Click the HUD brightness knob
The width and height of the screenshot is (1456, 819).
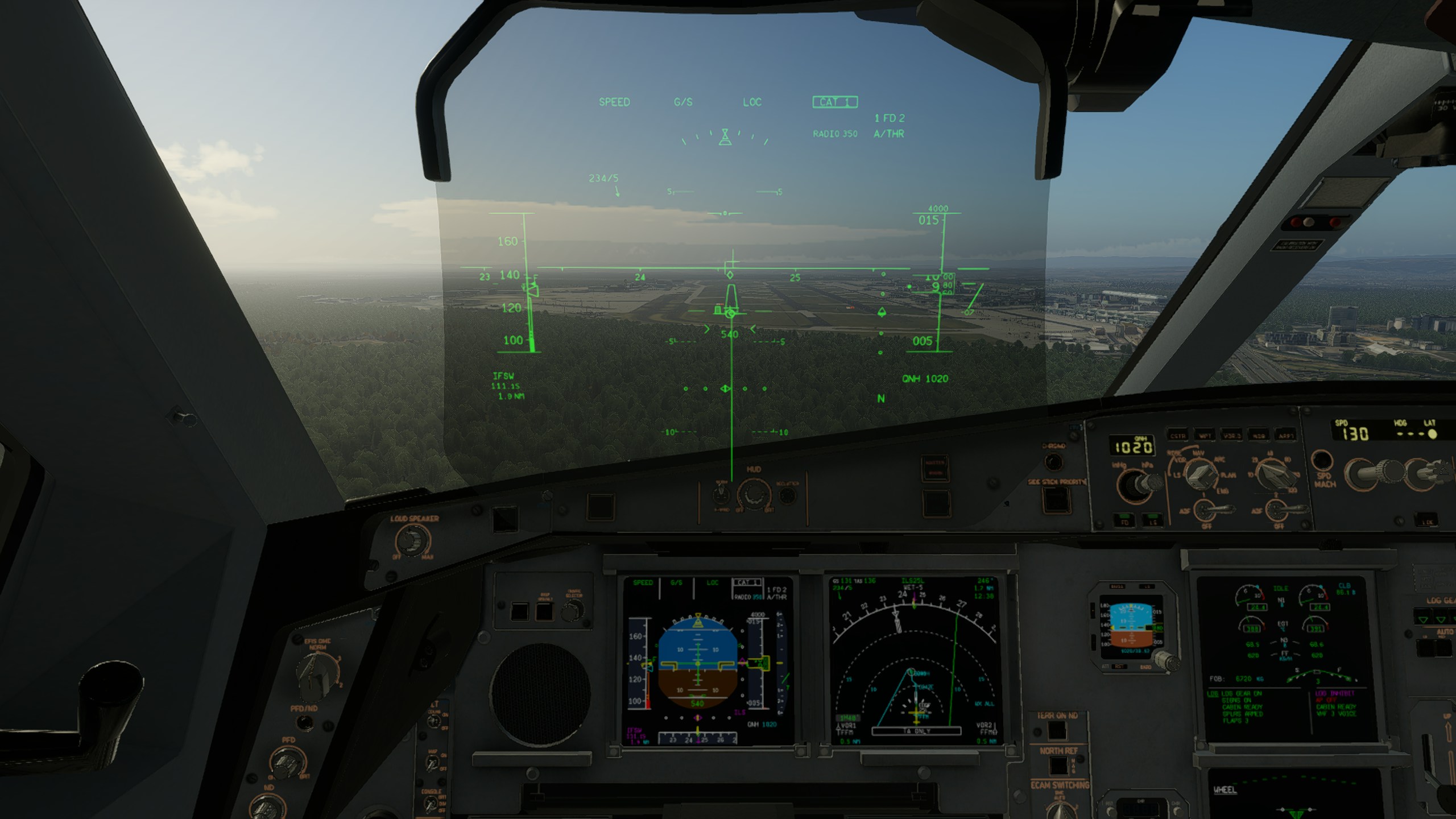[753, 494]
